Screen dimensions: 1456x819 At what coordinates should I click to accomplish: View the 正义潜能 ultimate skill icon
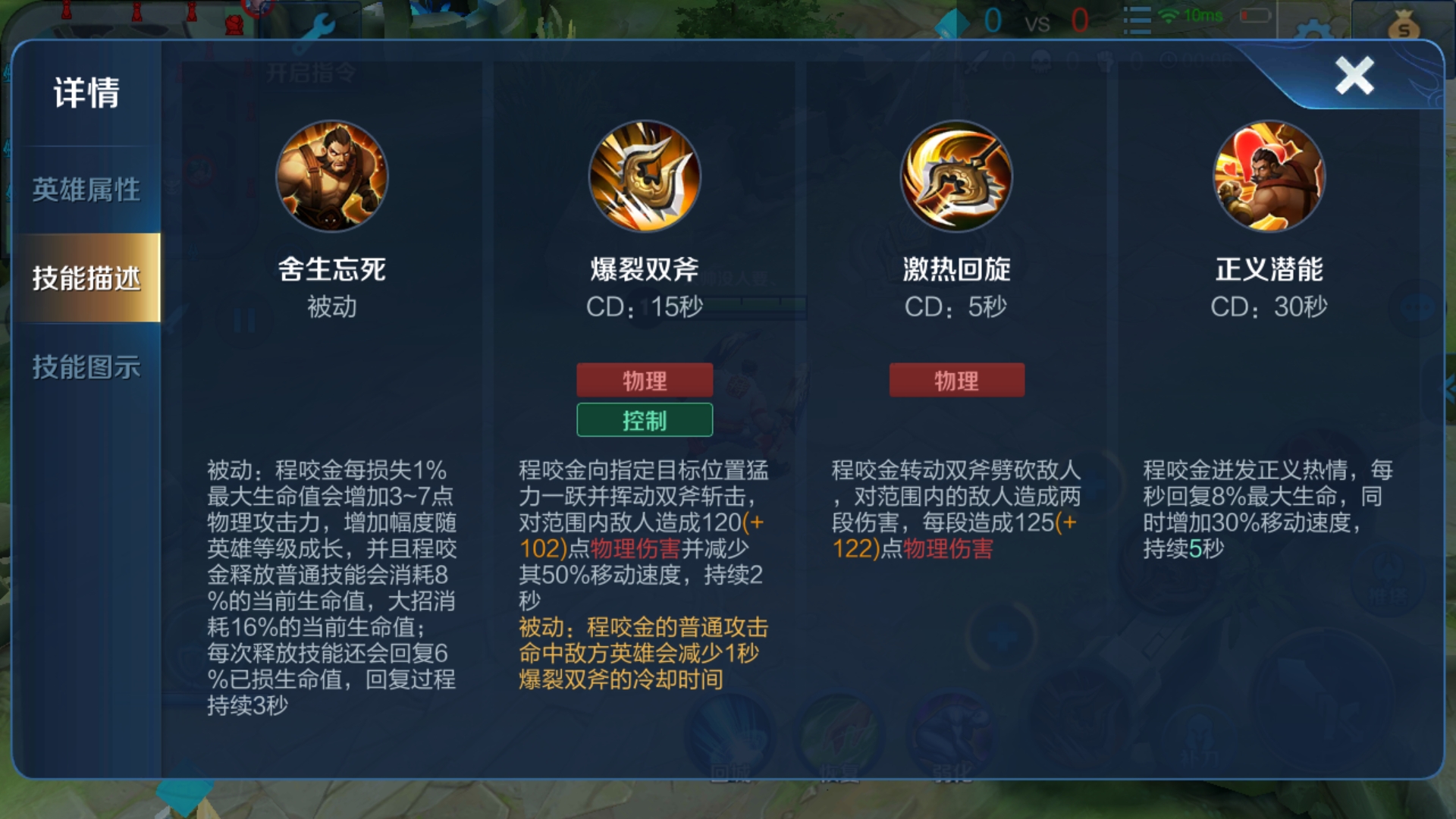tap(1268, 177)
